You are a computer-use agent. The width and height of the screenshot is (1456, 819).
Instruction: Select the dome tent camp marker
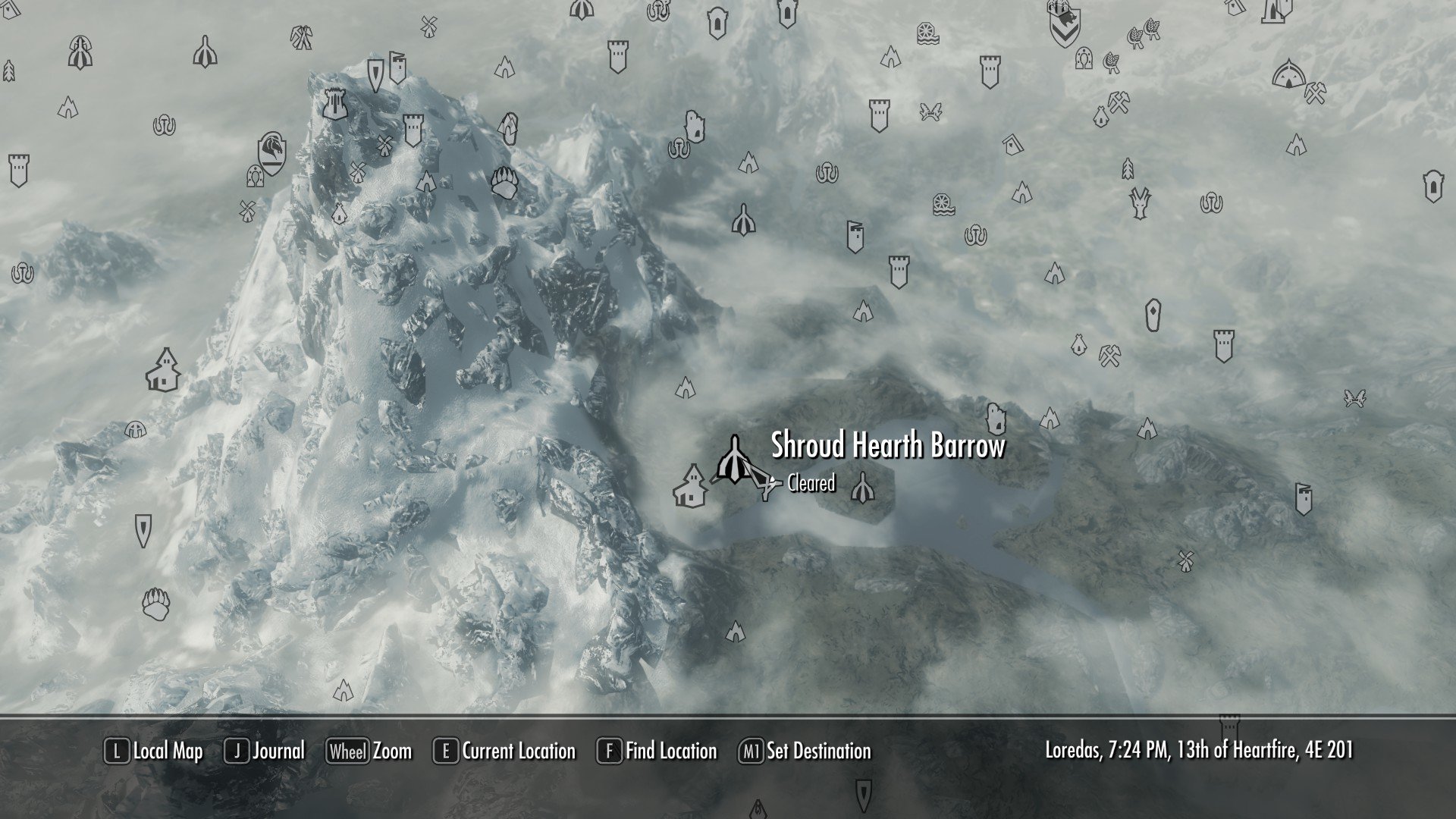[x=1287, y=76]
